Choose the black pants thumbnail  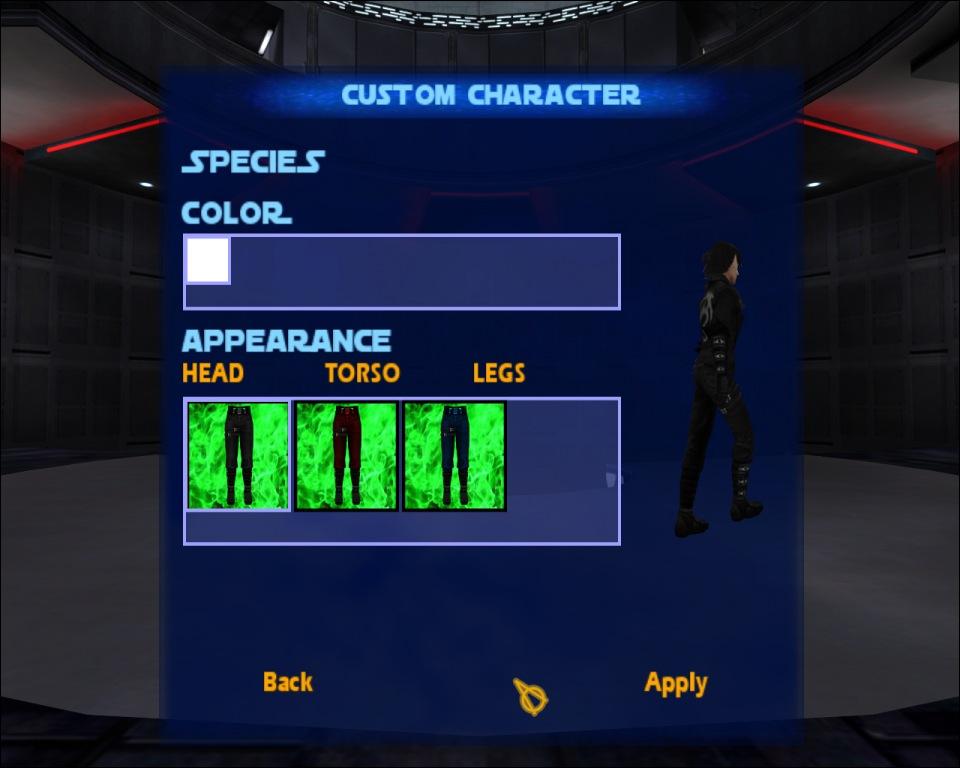click(x=238, y=456)
